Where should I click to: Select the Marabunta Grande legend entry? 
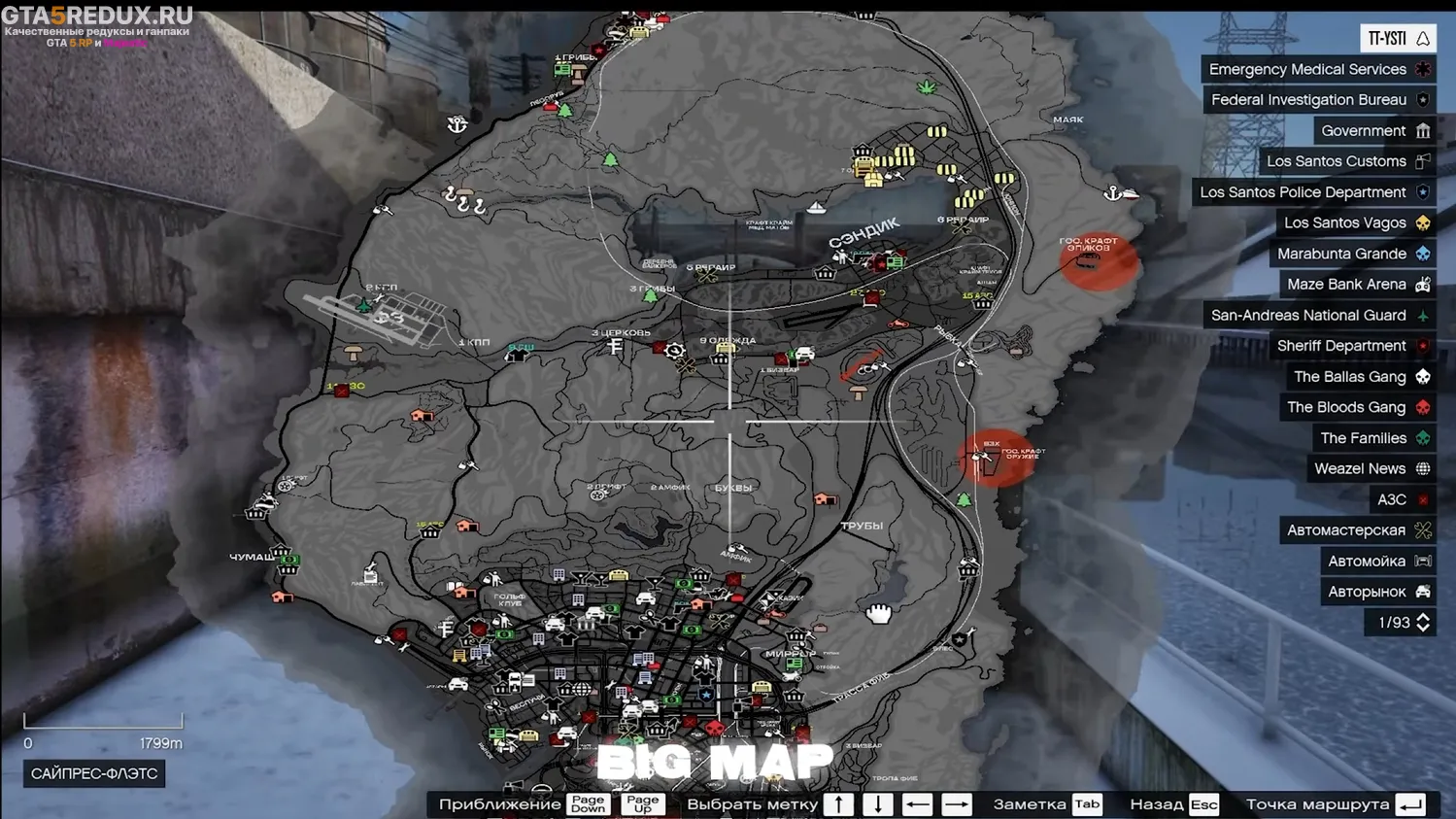click(x=1351, y=254)
